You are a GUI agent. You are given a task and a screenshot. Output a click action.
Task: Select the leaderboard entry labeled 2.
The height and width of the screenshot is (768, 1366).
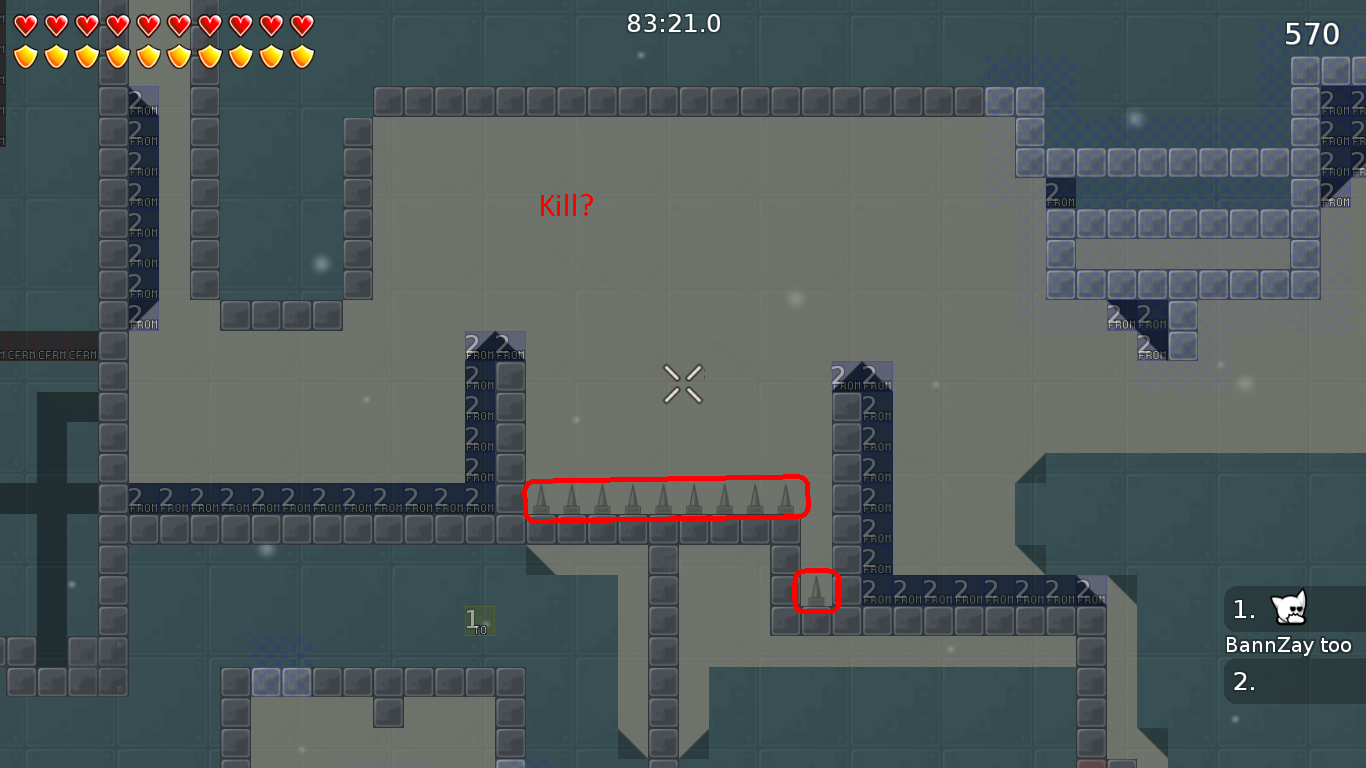pos(1243,681)
